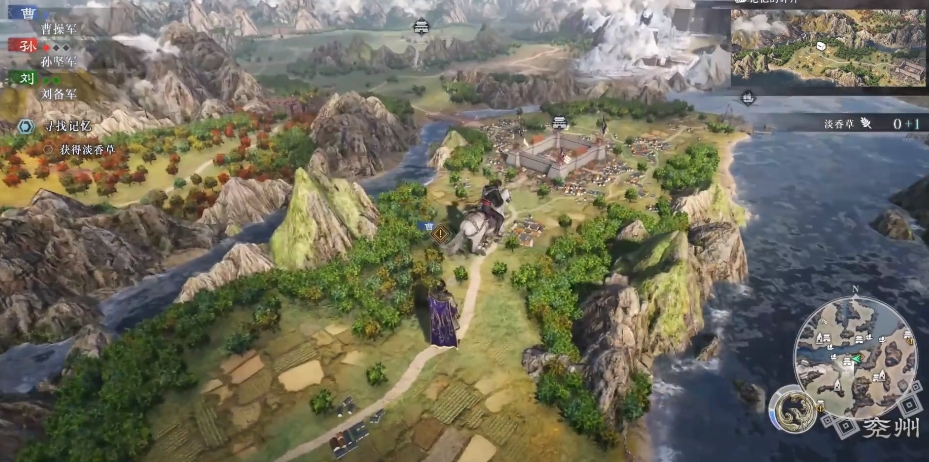
Task: Click the 获得淡香草 objective entry
Action: [82, 149]
